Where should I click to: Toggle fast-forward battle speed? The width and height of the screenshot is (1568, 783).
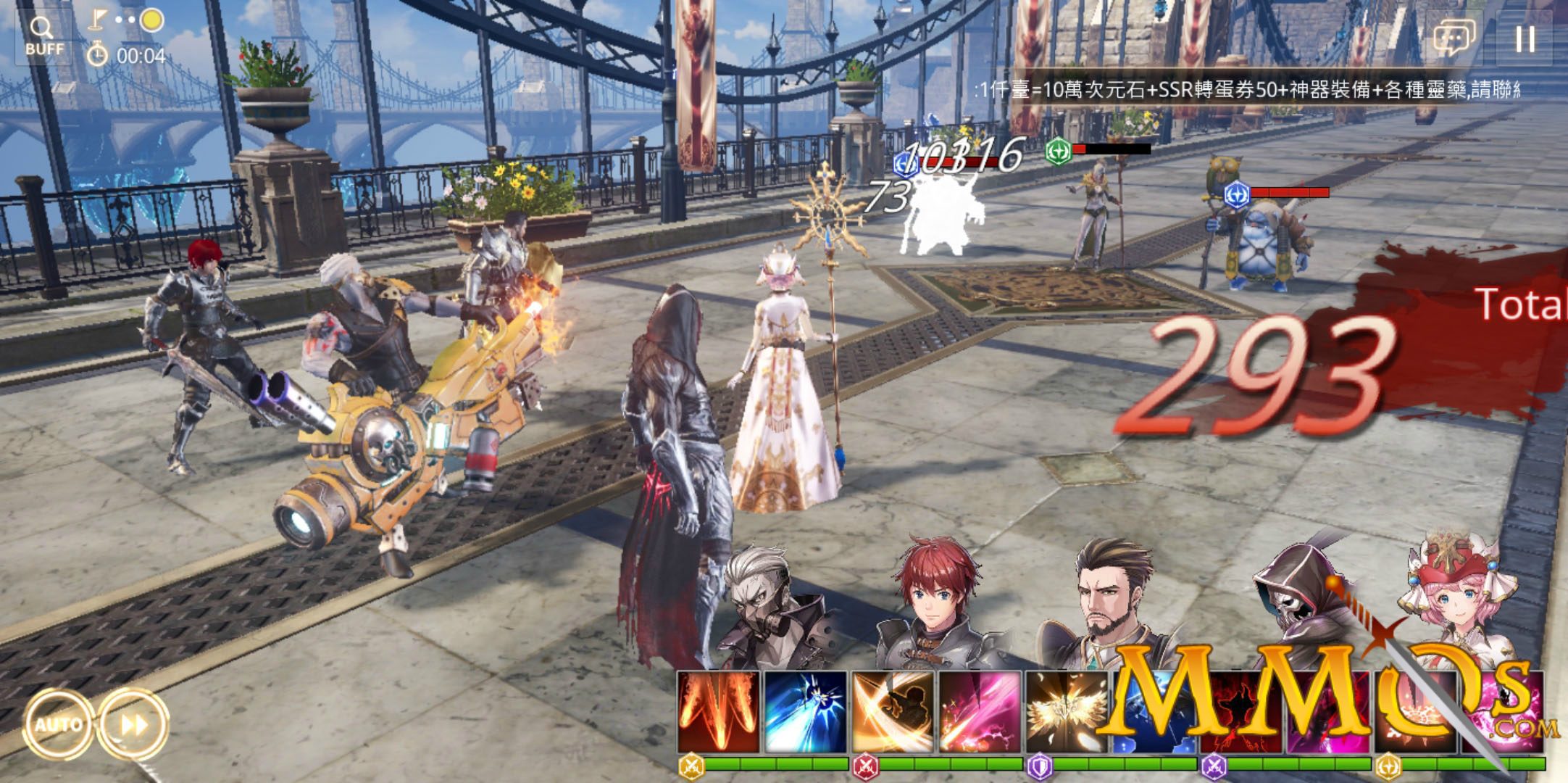tap(133, 724)
